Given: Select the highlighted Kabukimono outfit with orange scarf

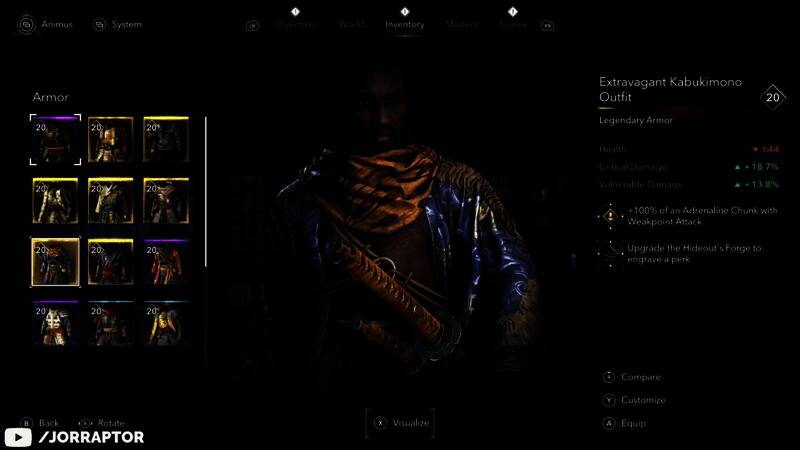Looking at the screenshot, I should (56, 262).
